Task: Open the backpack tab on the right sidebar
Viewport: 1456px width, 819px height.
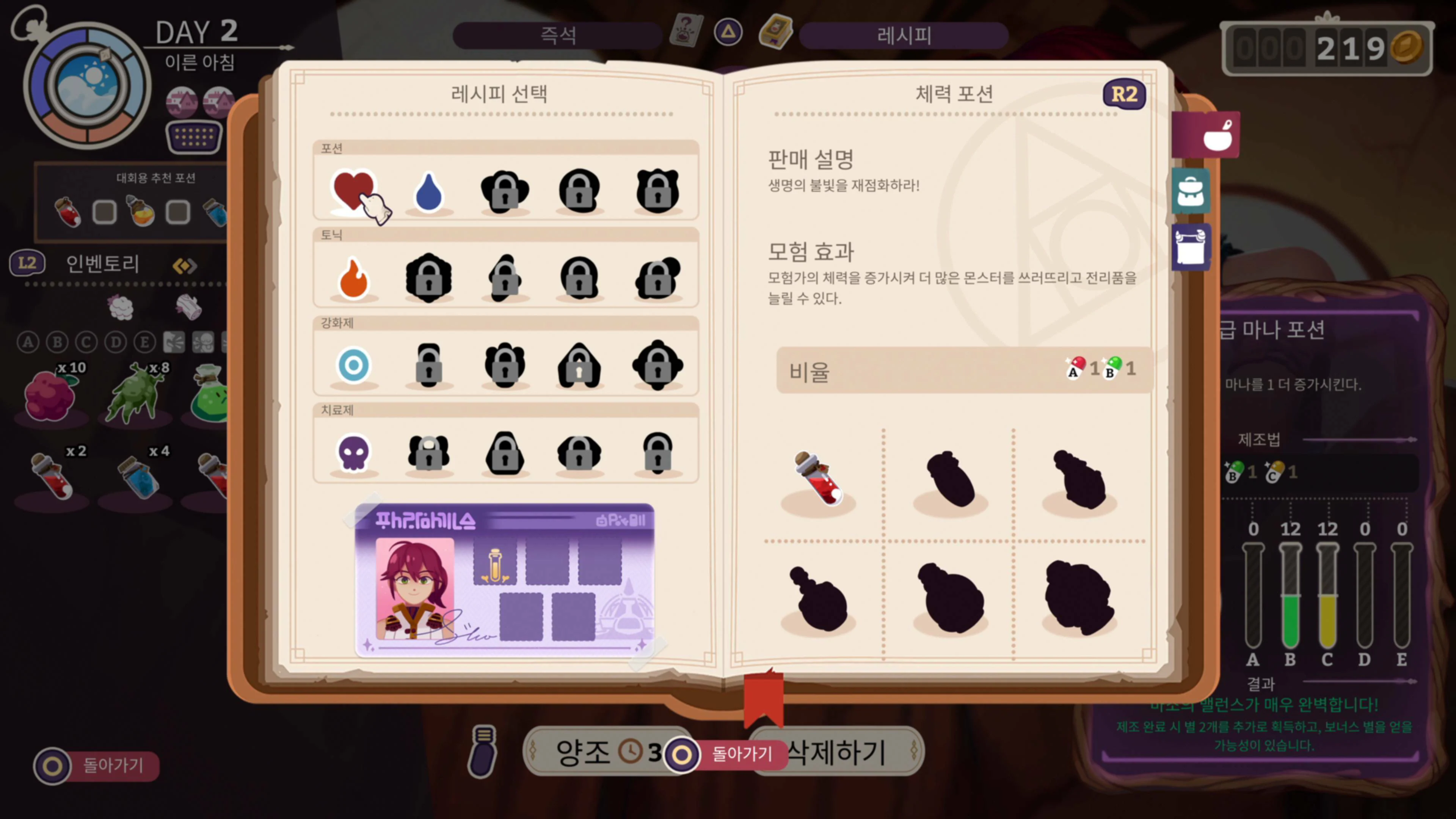Action: pyautogui.click(x=1191, y=191)
